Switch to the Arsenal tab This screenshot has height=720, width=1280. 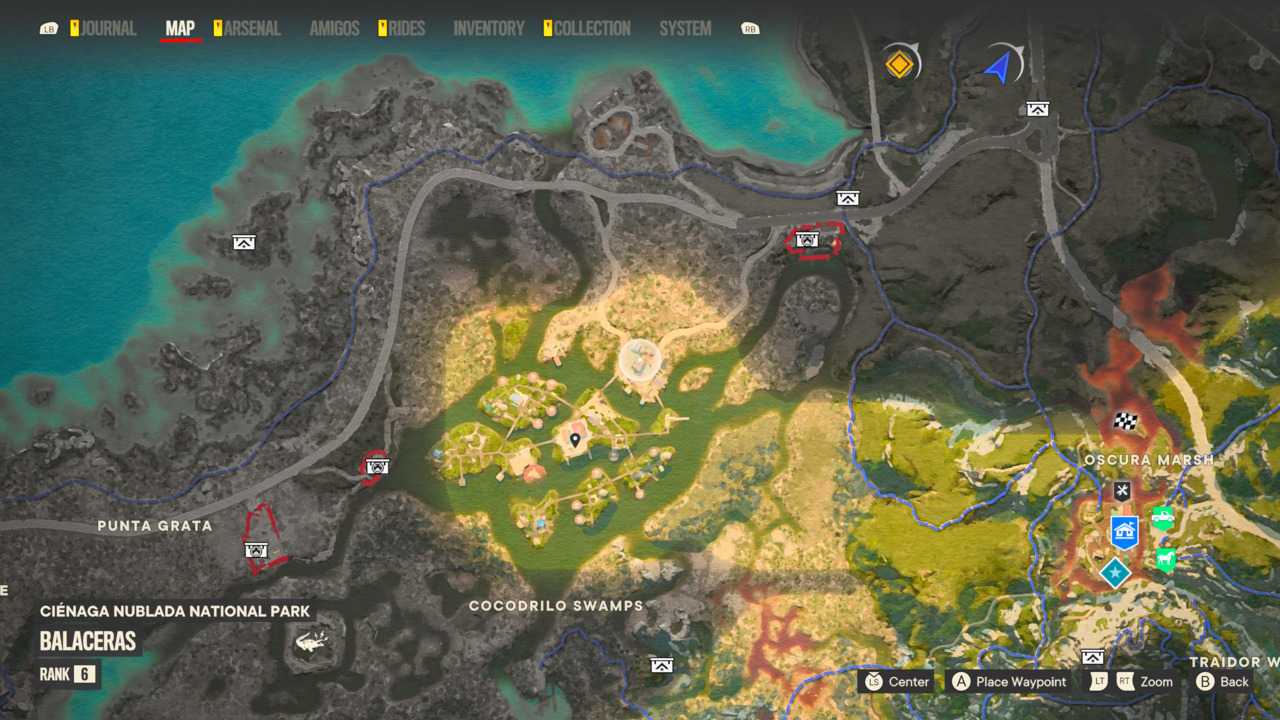251,29
